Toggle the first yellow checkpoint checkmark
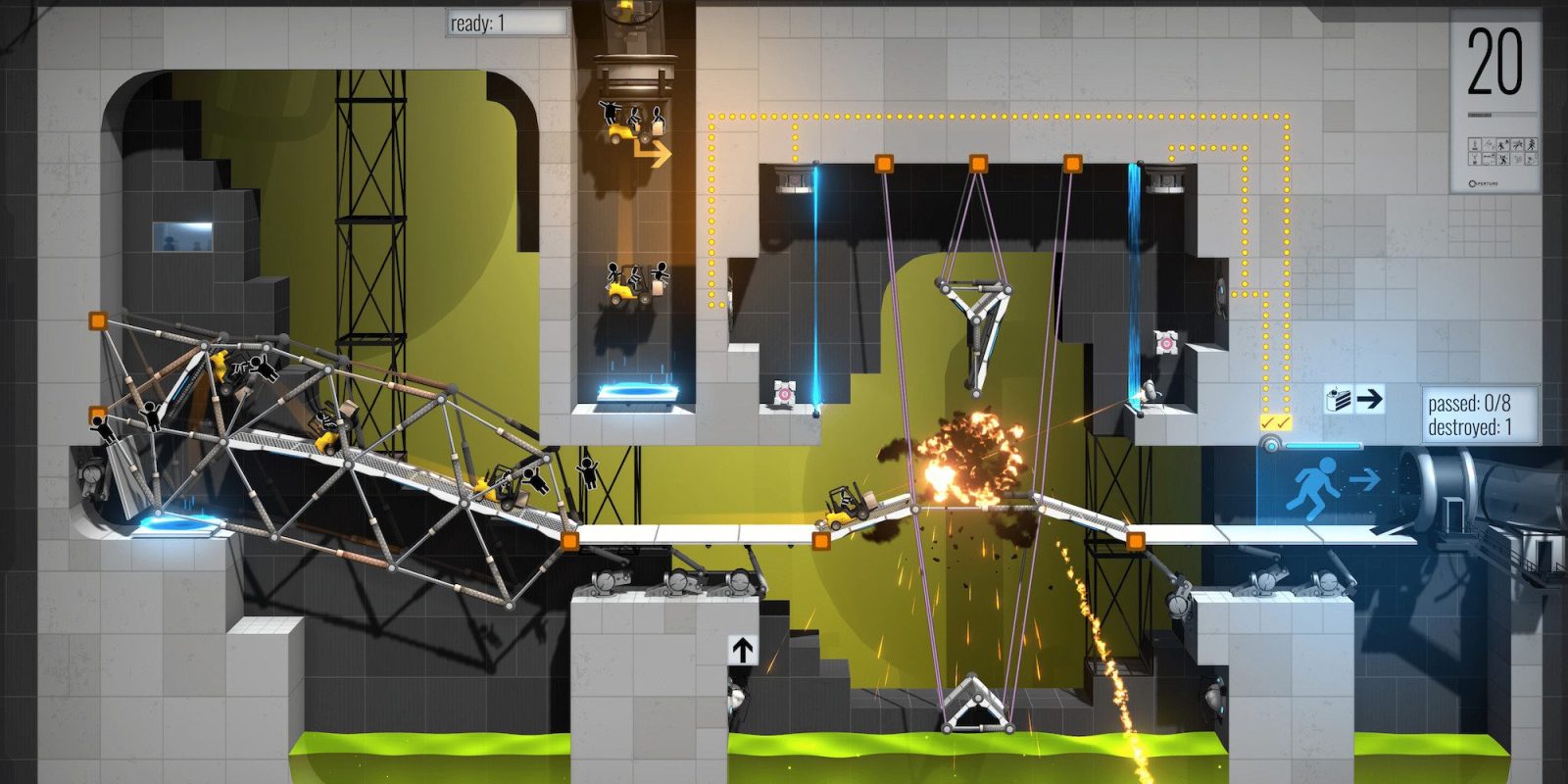1568x784 pixels. 1266,423
